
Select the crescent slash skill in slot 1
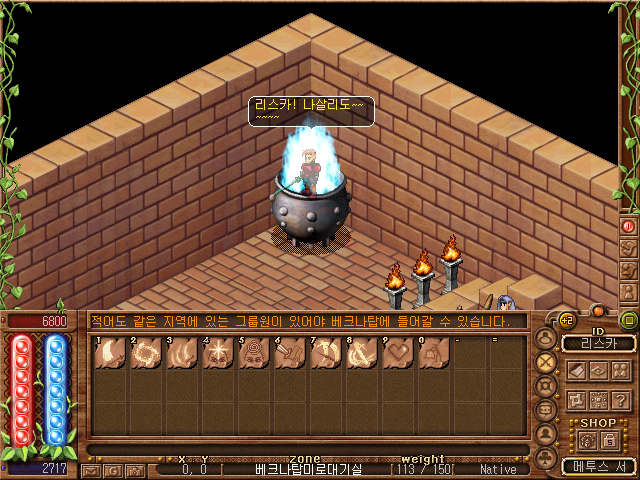(x=108, y=356)
